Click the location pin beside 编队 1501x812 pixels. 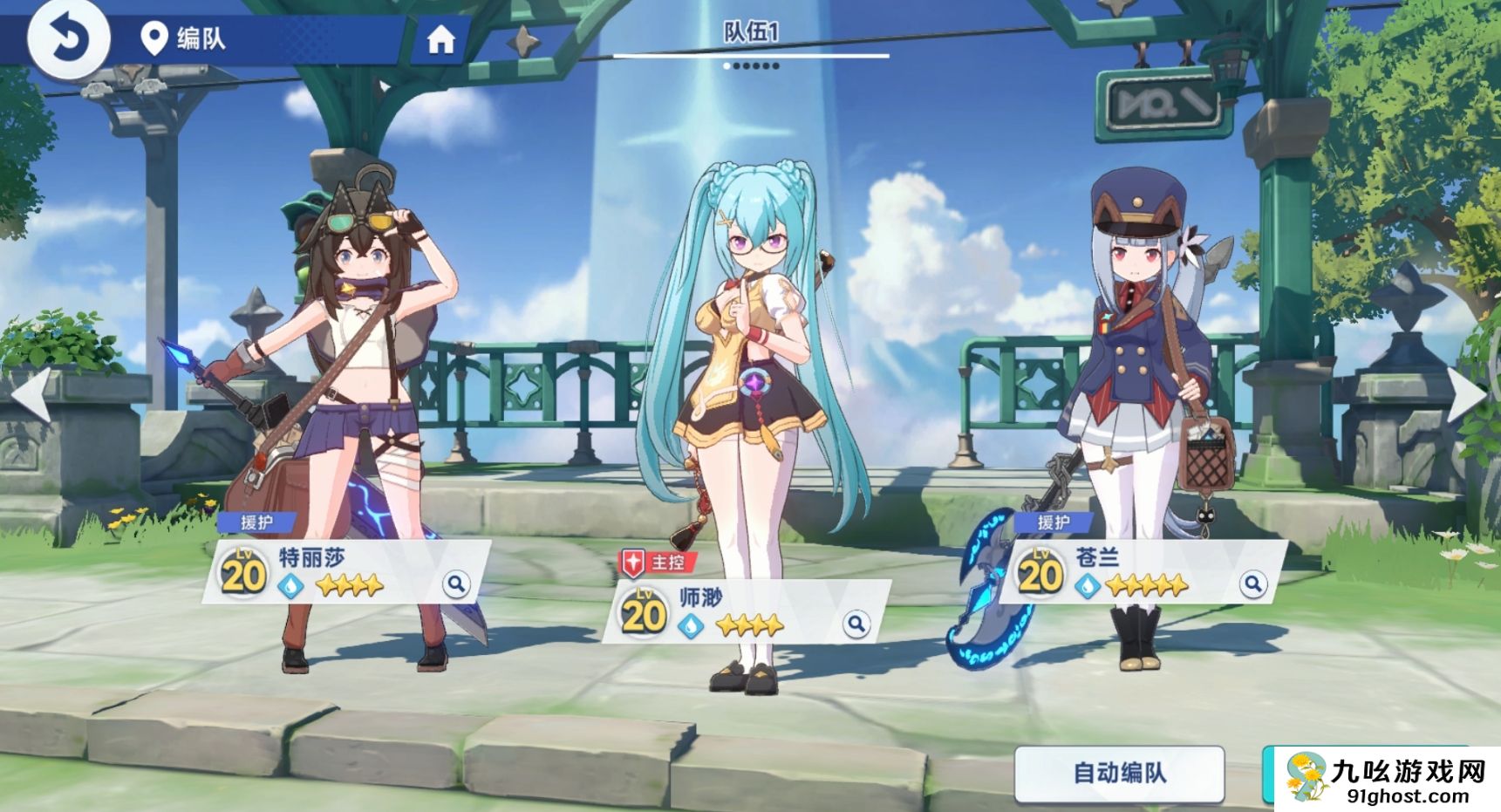(x=154, y=38)
